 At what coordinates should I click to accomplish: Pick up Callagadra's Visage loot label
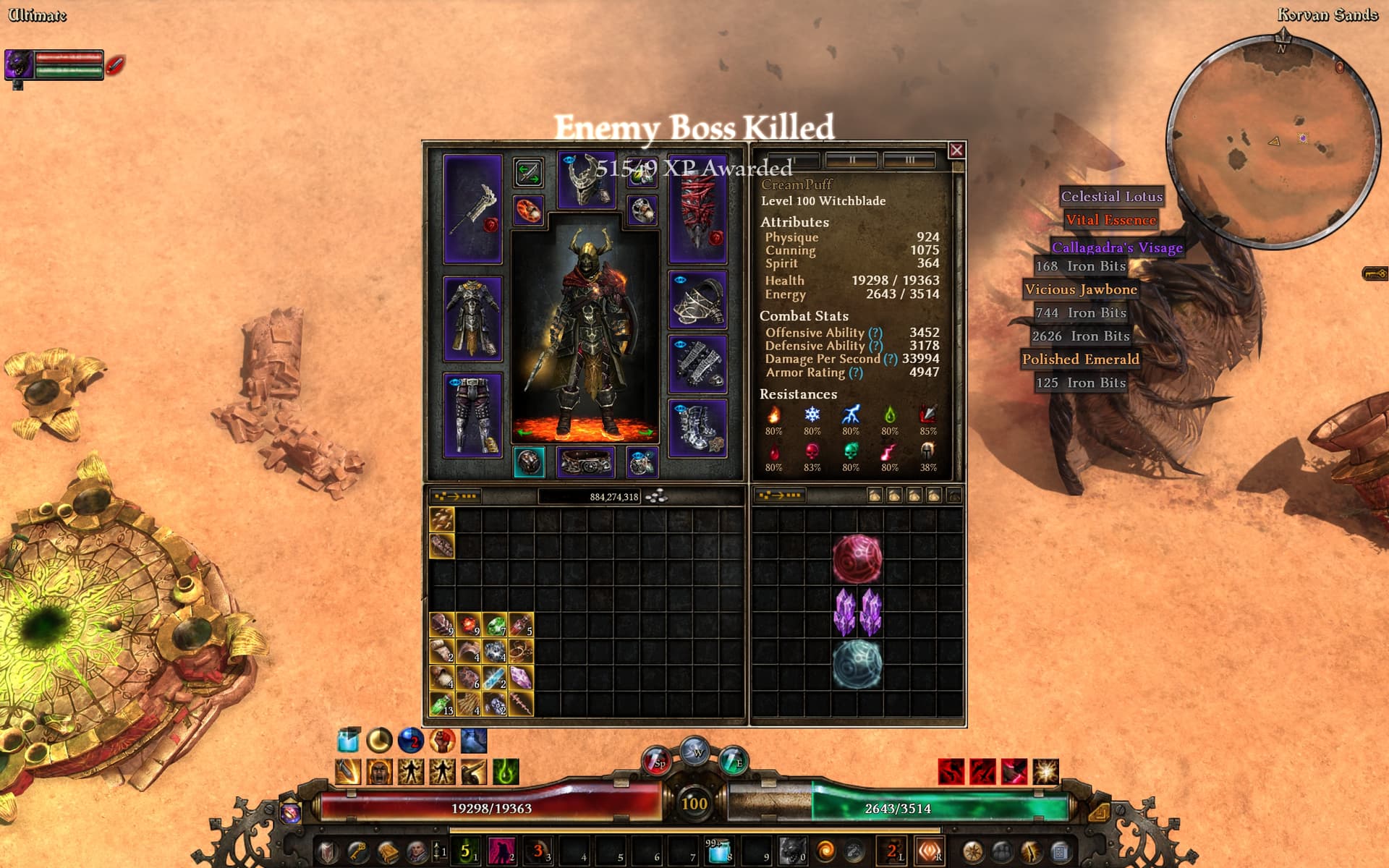point(1117,247)
